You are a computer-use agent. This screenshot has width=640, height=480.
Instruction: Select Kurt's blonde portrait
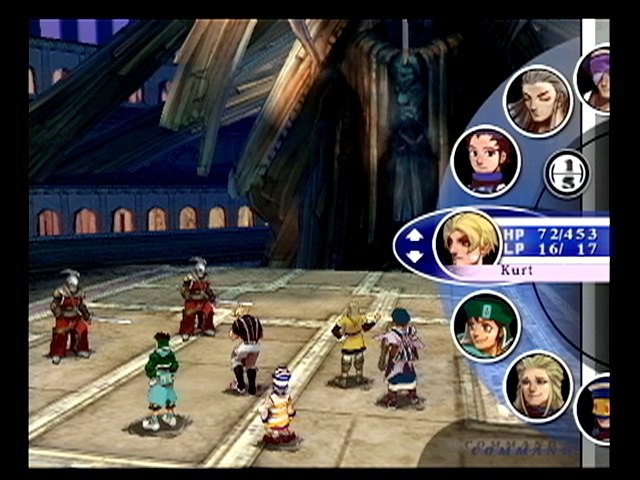pos(467,240)
